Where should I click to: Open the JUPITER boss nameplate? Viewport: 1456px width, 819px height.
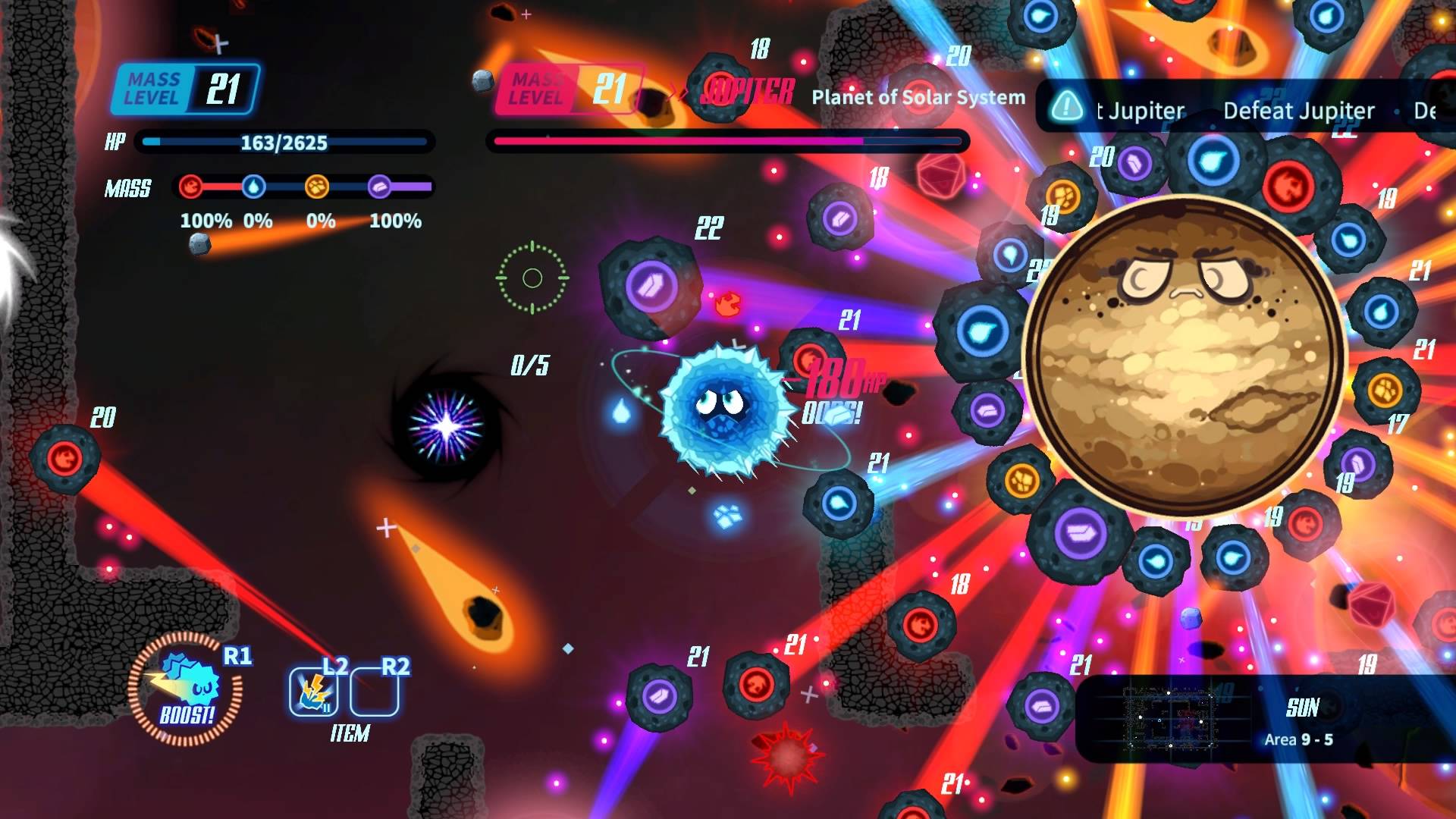748,92
